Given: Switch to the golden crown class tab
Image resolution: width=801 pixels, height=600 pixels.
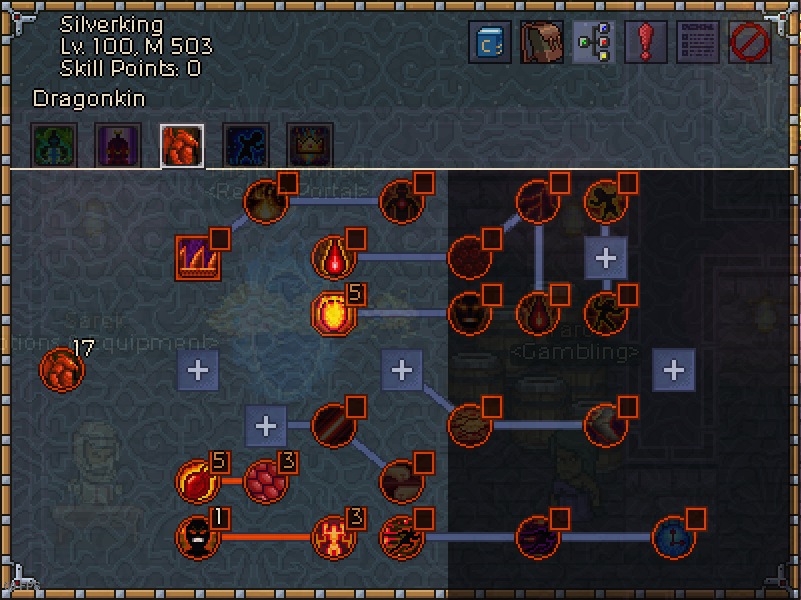Looking at the screenshot, I should 309,146.
